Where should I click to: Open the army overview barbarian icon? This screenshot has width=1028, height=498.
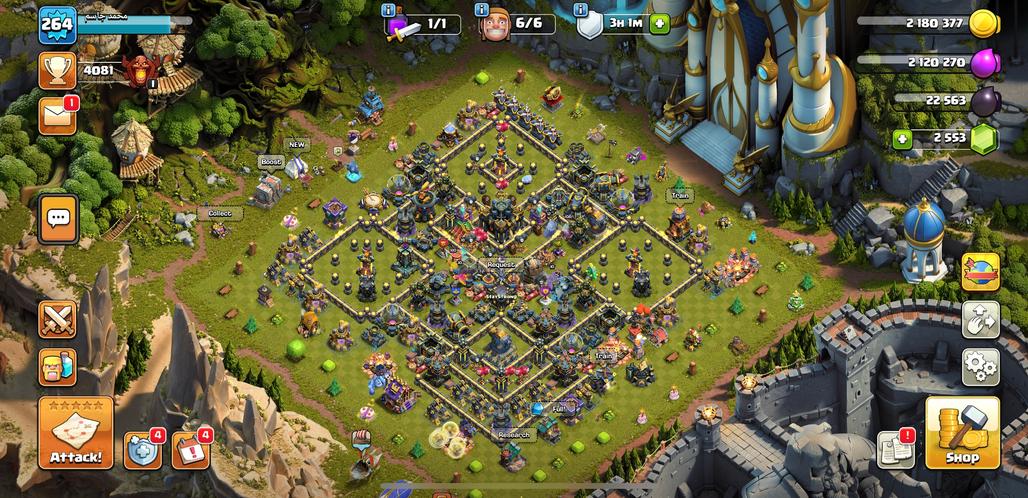[x=58, y=367]
